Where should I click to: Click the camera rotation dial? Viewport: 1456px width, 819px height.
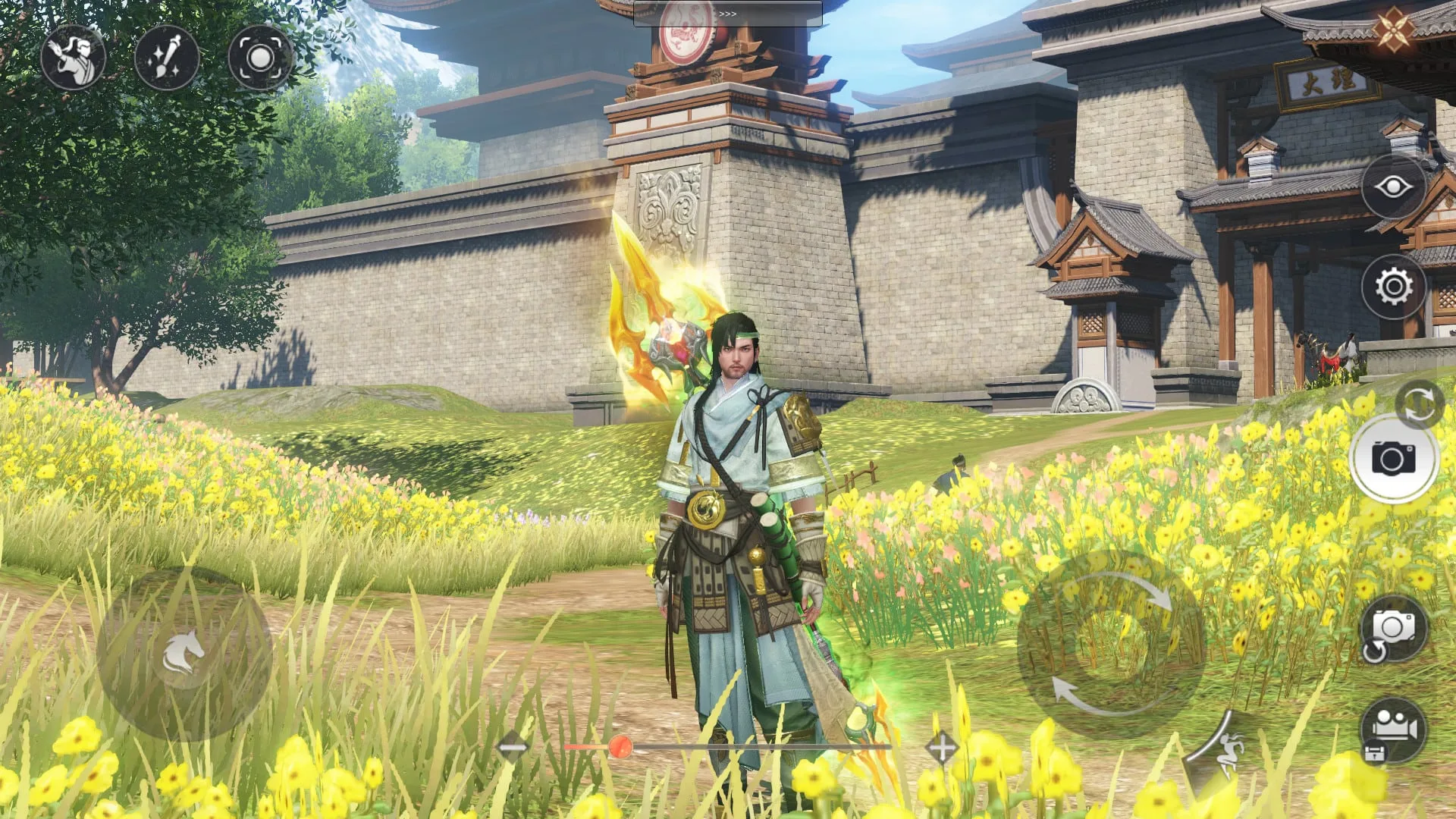click(x=1110, y=644)
